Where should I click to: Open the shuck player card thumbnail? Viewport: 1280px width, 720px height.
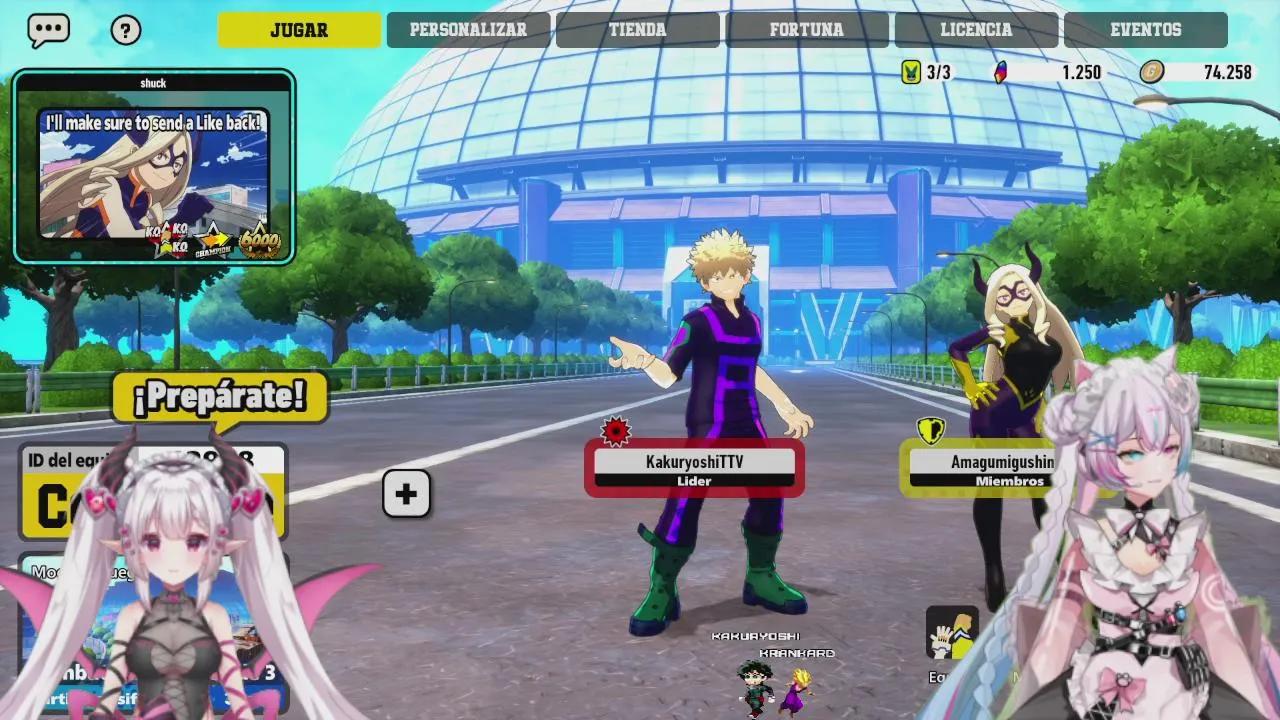pyautogui.click(x=154, y=168)
